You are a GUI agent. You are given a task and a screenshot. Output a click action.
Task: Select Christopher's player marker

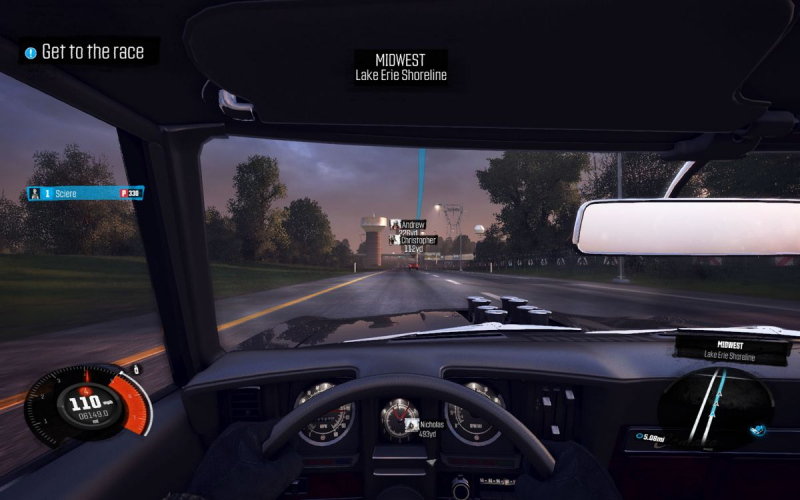pyautogui.click(x=414, y=240)
